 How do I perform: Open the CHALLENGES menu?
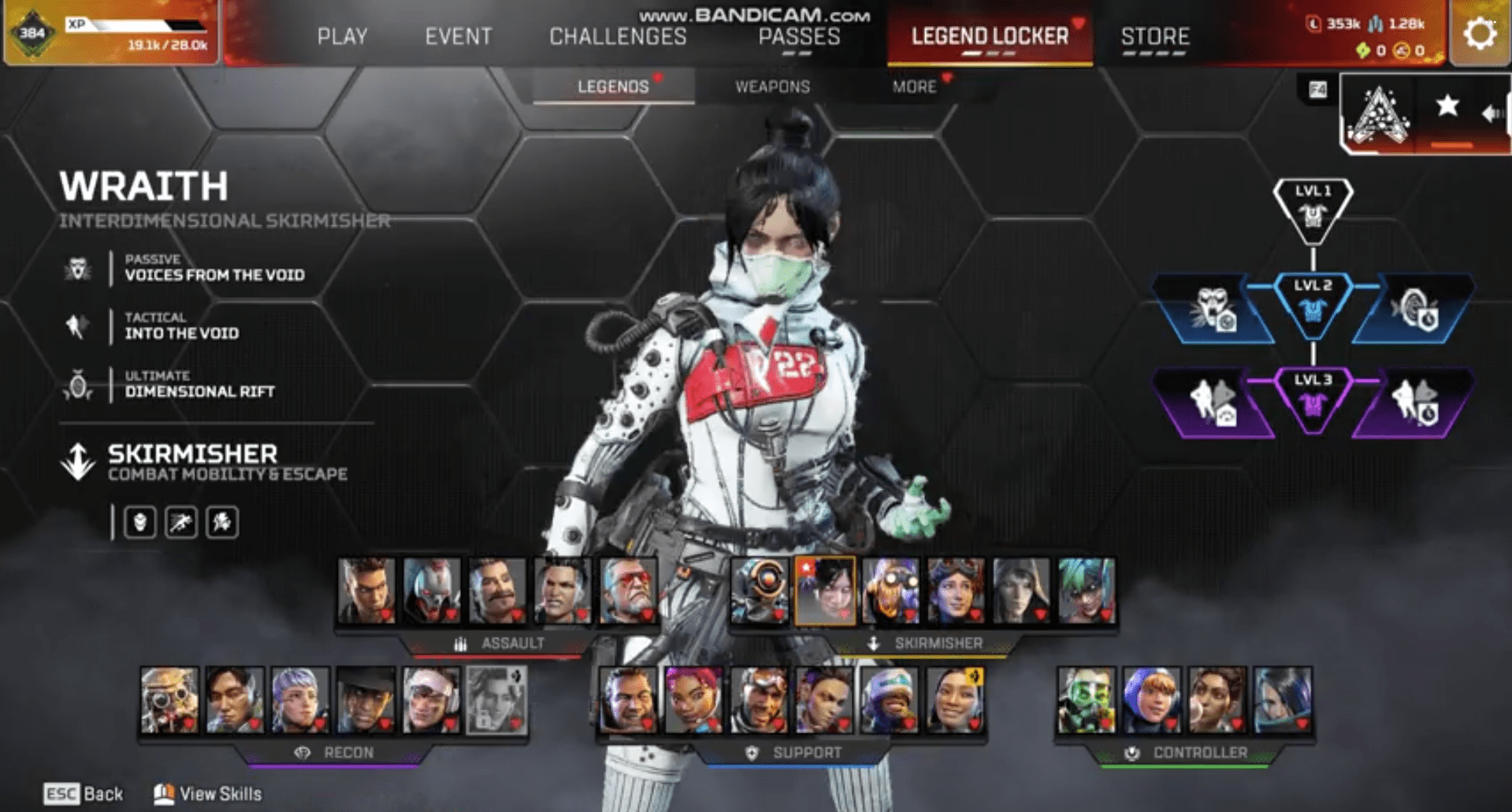coord(618,36)
